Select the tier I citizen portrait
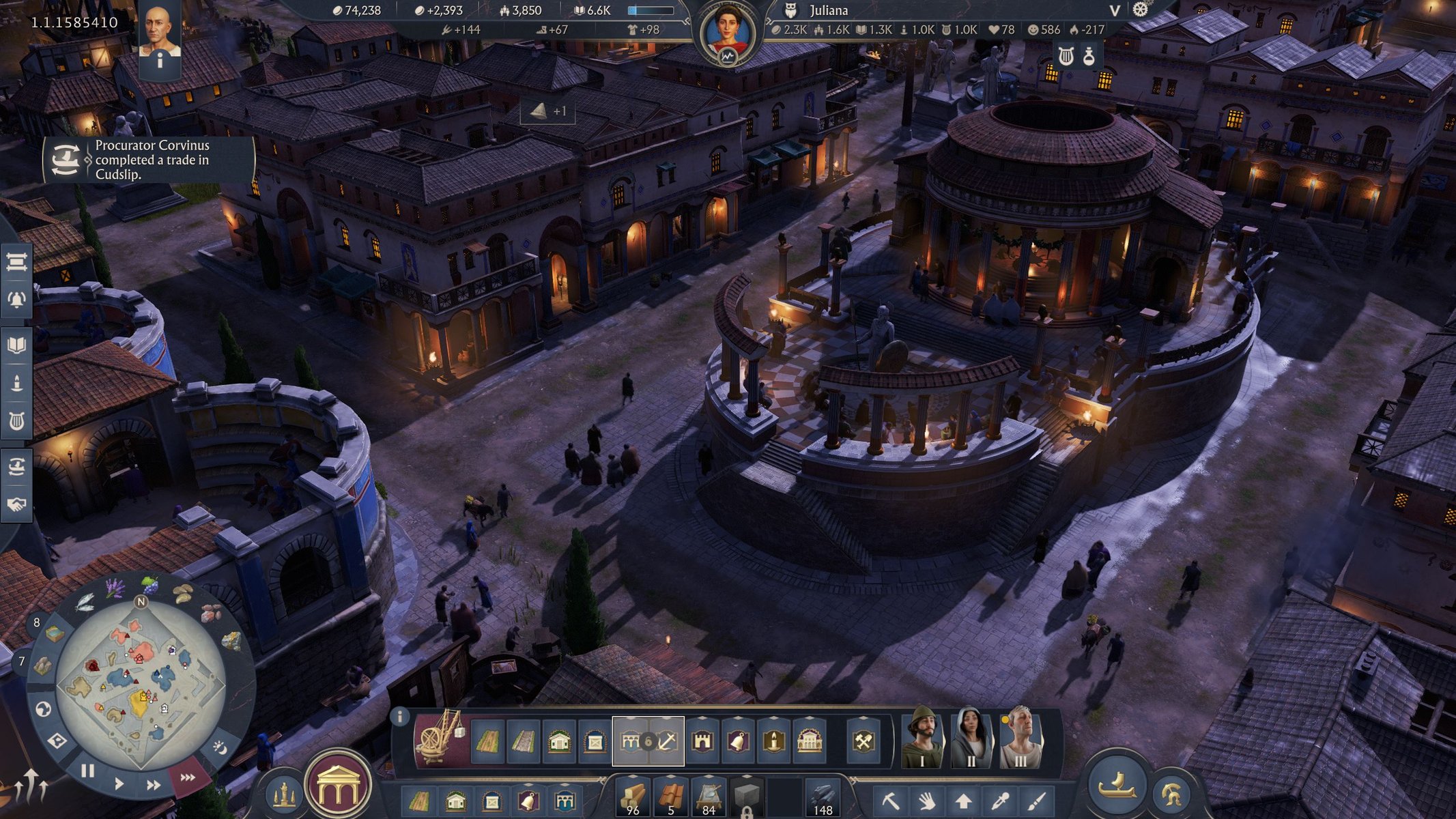This screenshot has height=819, width=1456. pos(922,738)
